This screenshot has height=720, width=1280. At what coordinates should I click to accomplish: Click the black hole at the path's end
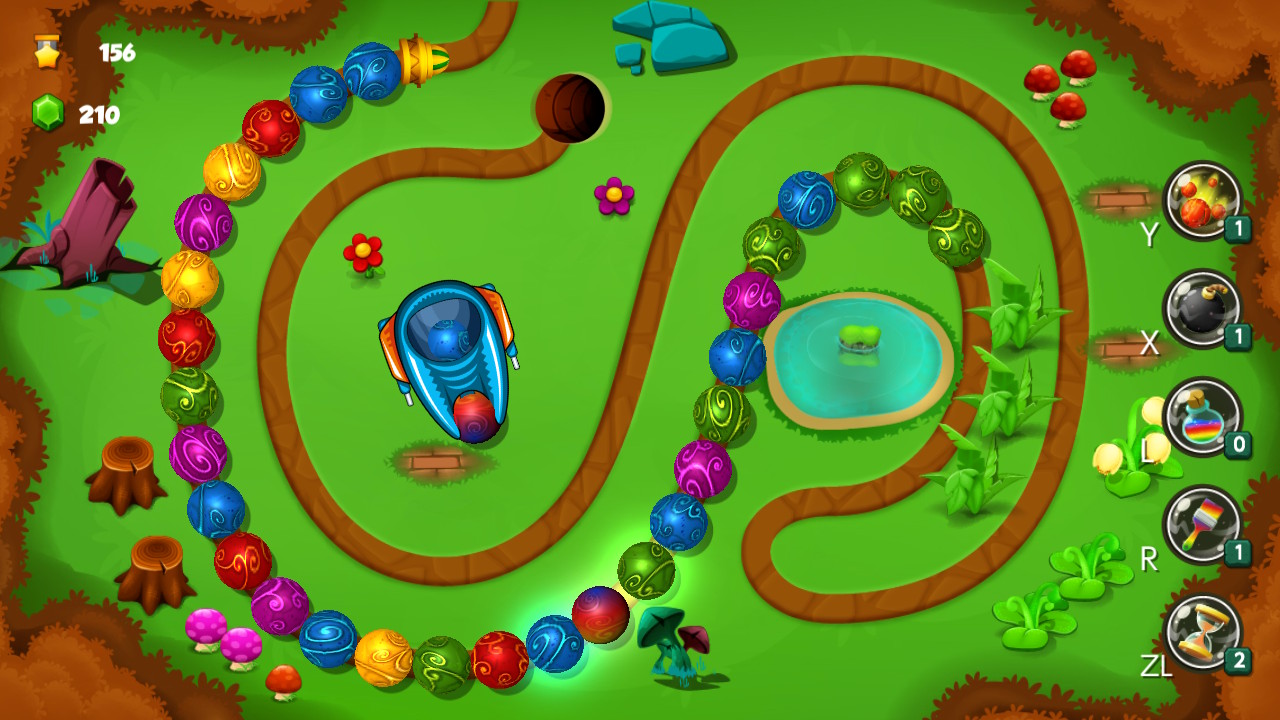point(570,105)
